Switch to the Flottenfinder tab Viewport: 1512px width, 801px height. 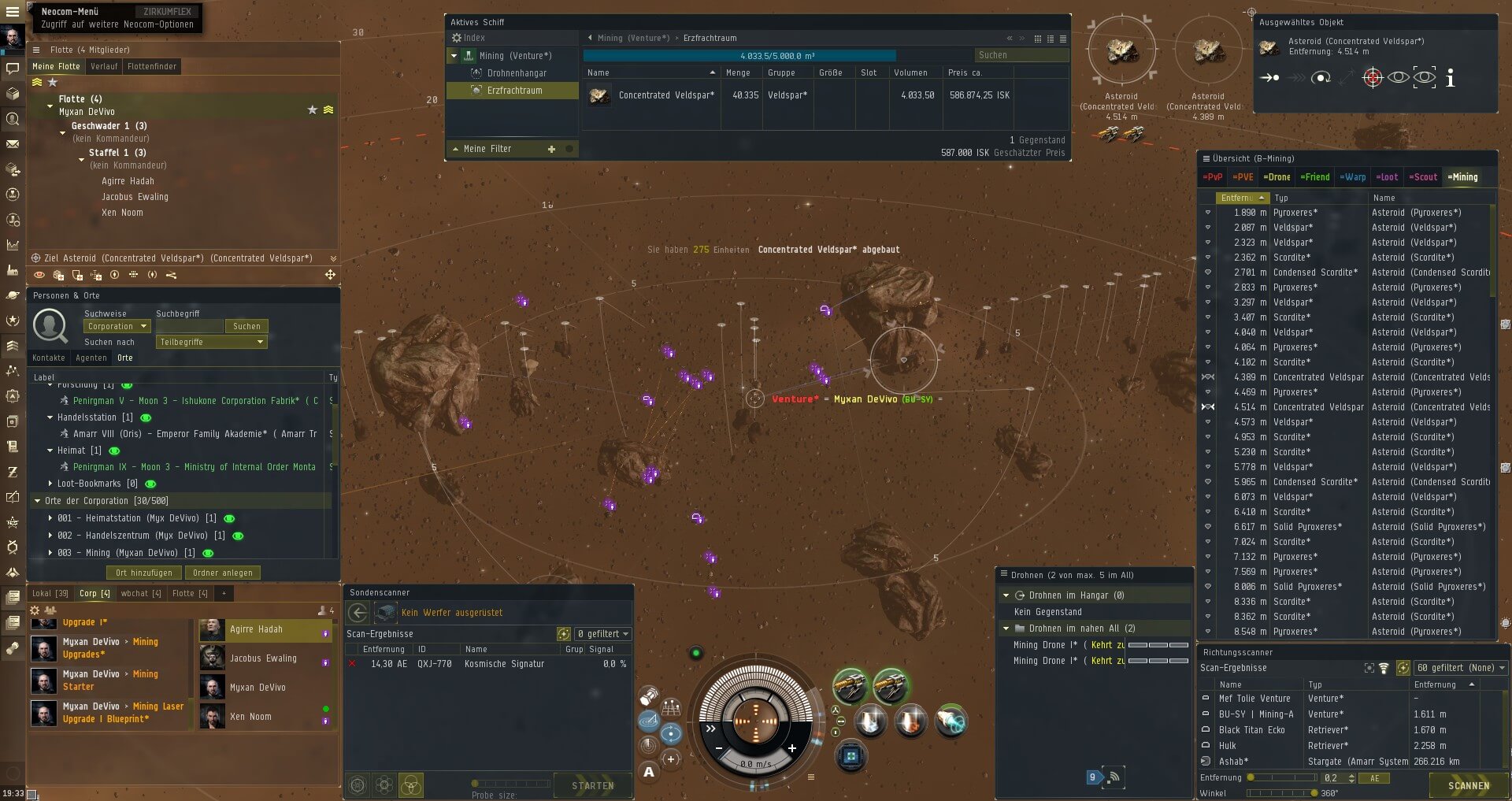pos(152,66)
